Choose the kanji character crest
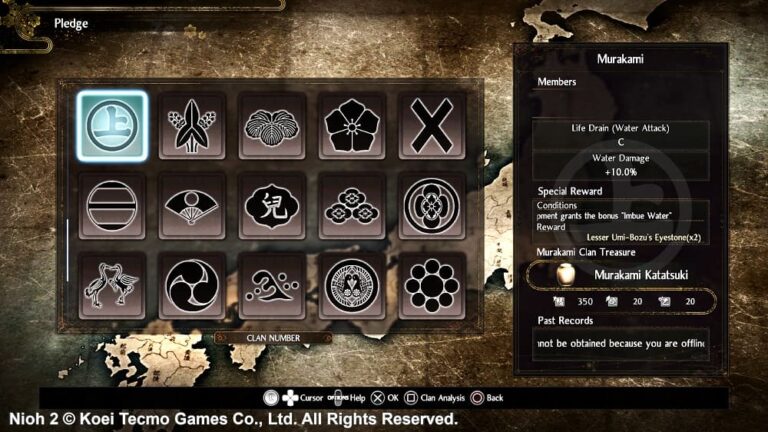 (272, 206)
